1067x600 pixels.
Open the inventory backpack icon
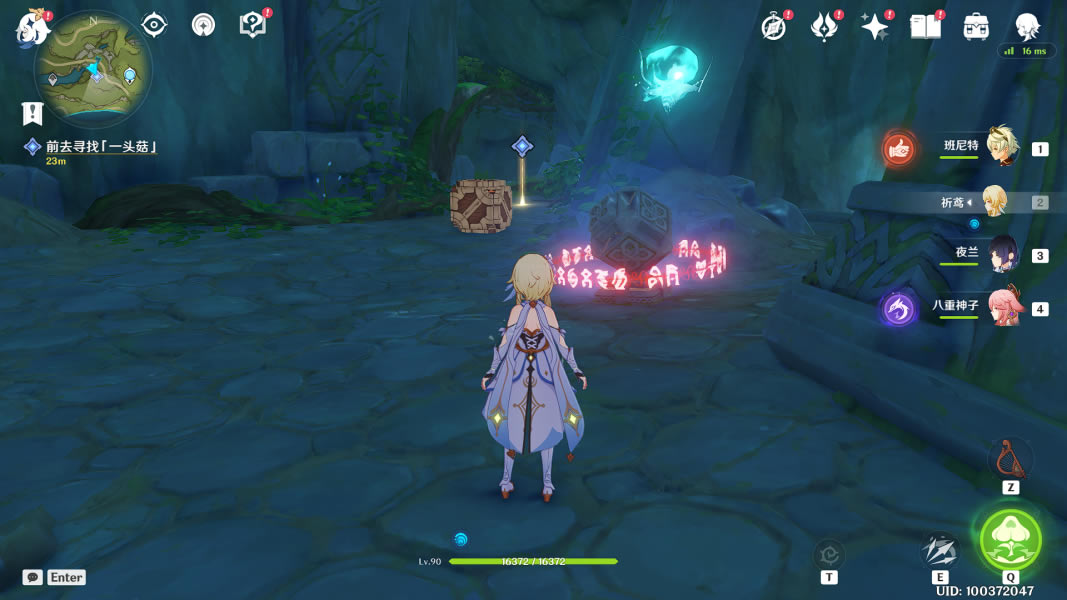[976, 27]
